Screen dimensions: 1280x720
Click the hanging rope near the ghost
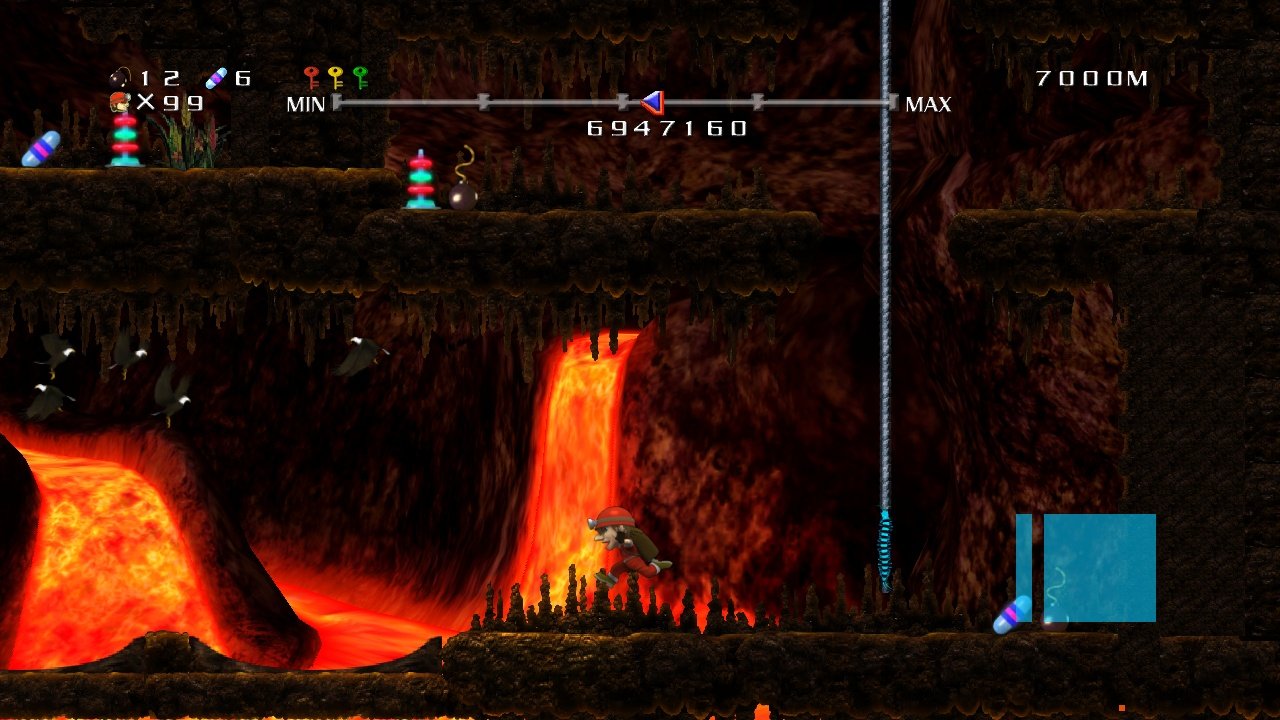(884, 520)
